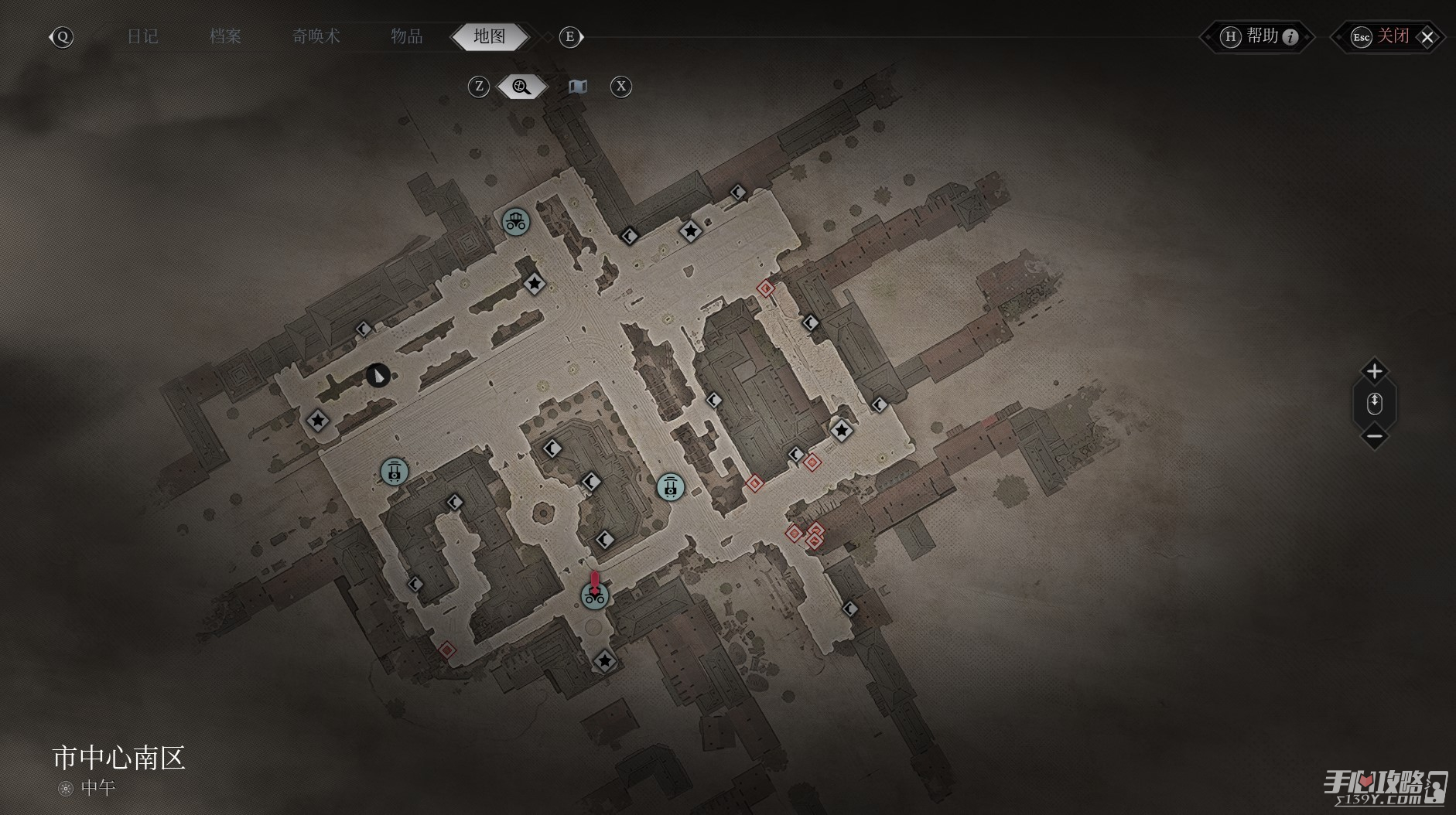The image size is (1456, 815).
Task: Open the 档案 tab
Action: click(225, 36)
